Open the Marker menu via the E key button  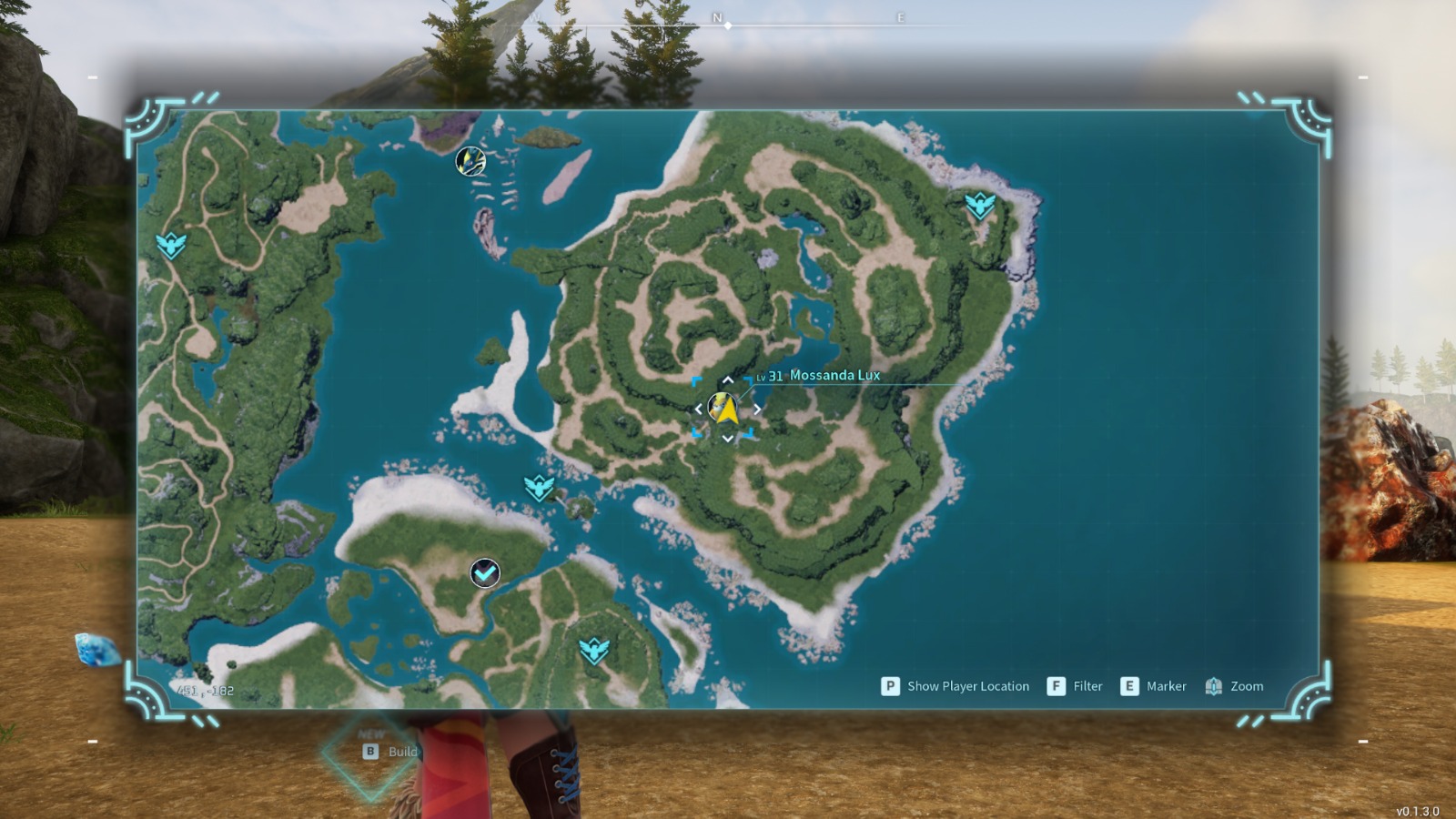[1128, 686]
